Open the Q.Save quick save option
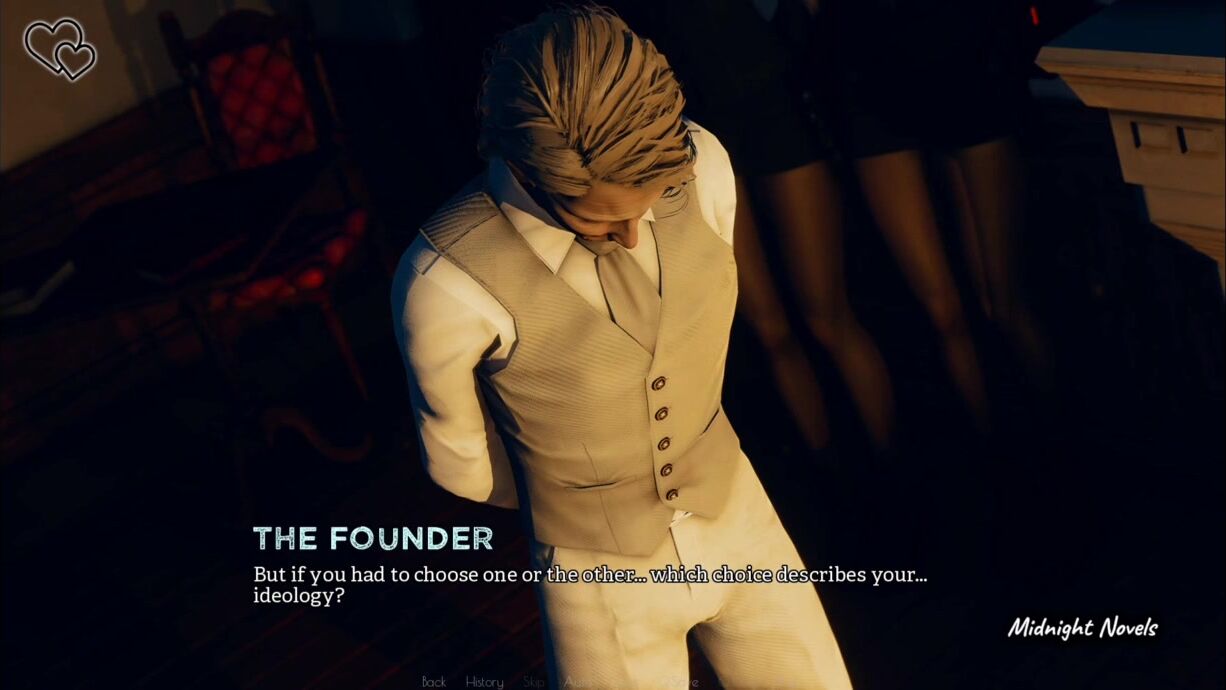1226x690 pixels. pyautogui.click(x=679, y=682)
